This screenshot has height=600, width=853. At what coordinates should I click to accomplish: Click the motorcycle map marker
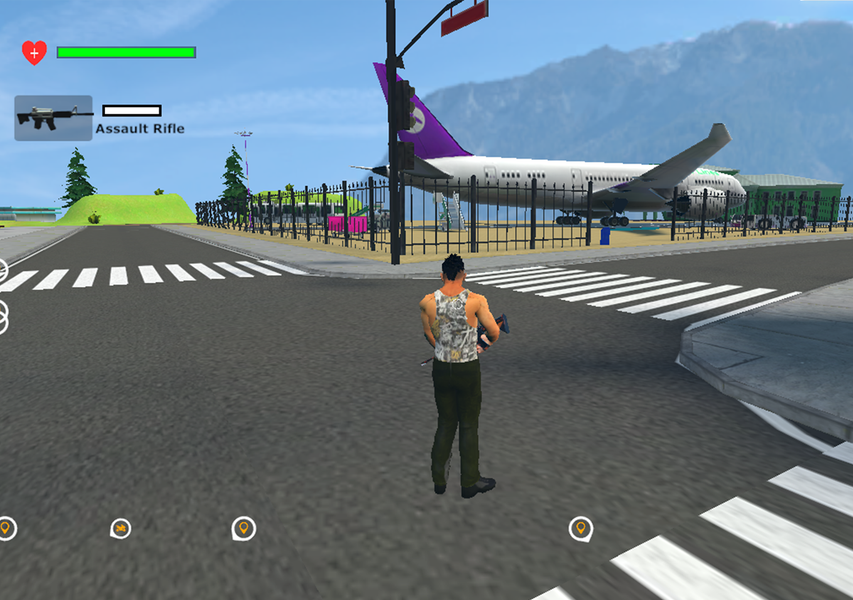click(x=120, y=528)
